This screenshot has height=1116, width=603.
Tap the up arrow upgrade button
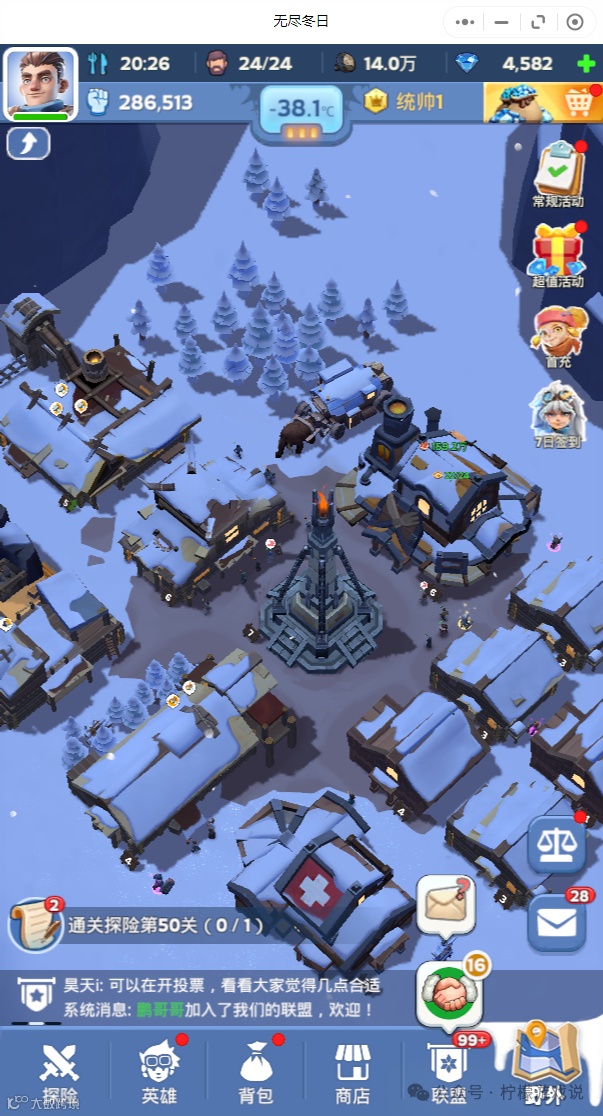click(x=28, y=144)
